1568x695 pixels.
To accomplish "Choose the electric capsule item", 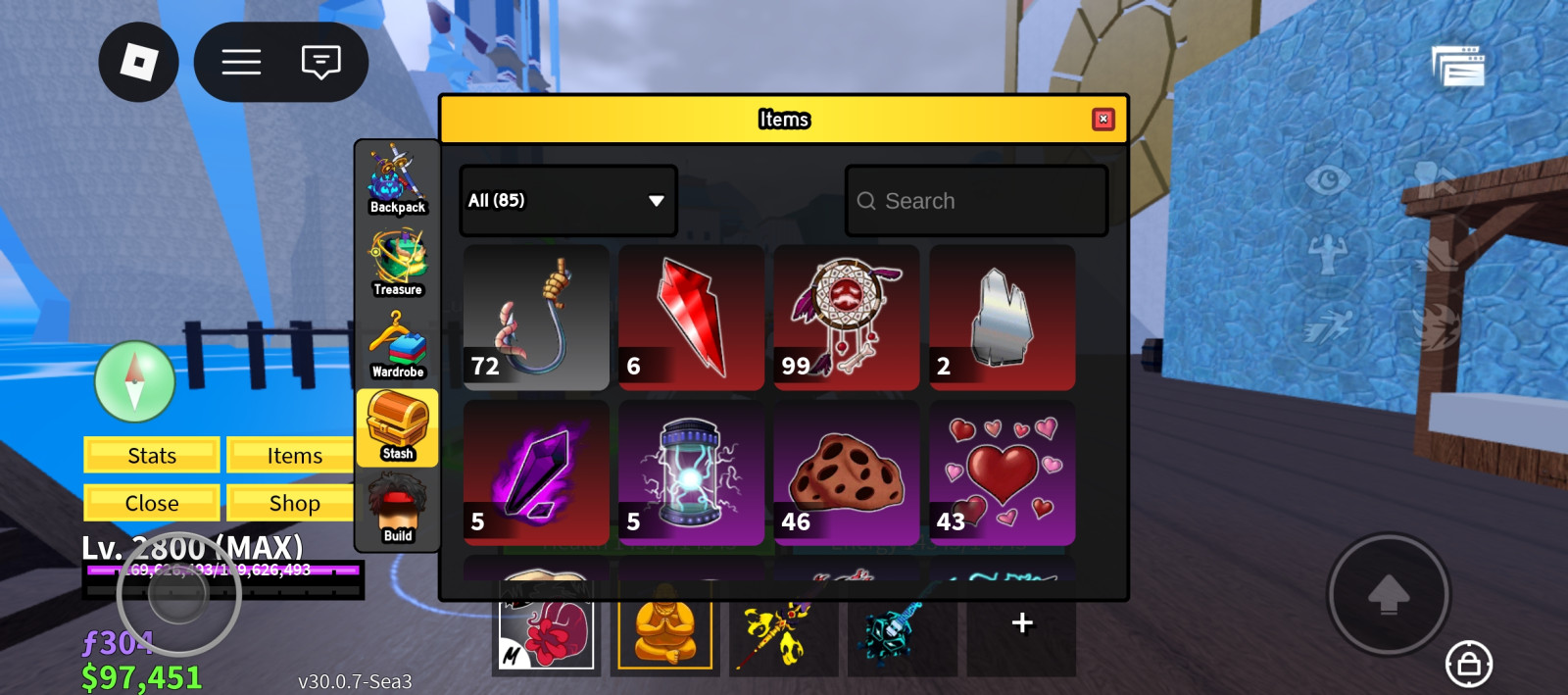I will click(691, 472).
